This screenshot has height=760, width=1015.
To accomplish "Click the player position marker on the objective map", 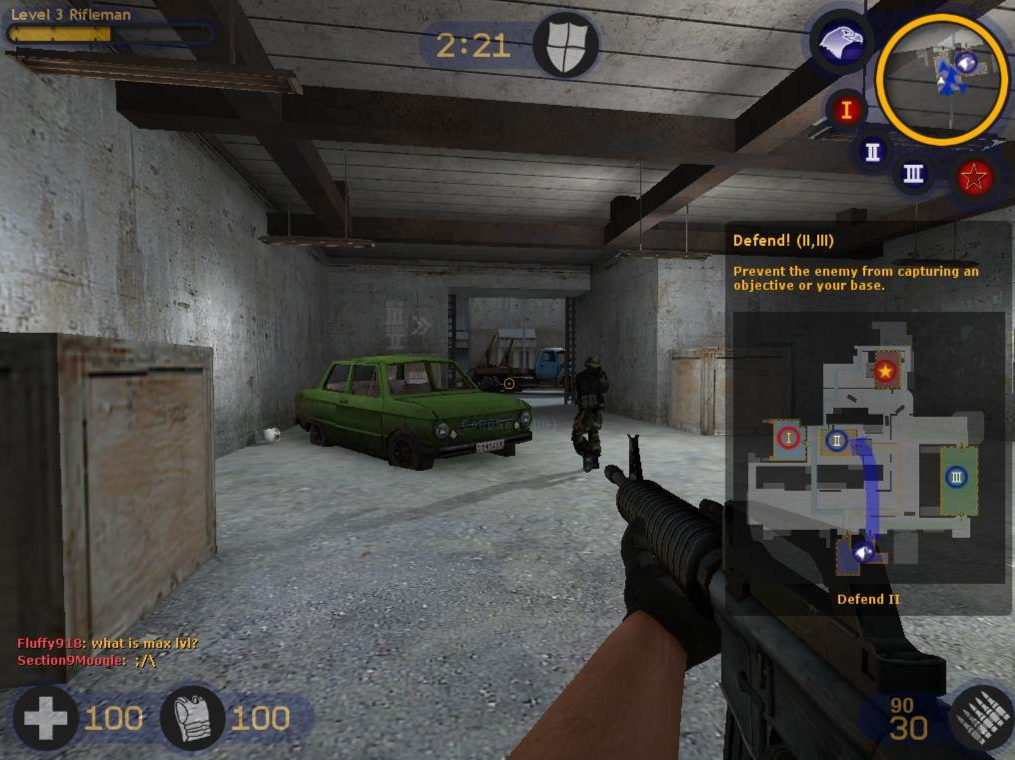I will tap(862, 551).
